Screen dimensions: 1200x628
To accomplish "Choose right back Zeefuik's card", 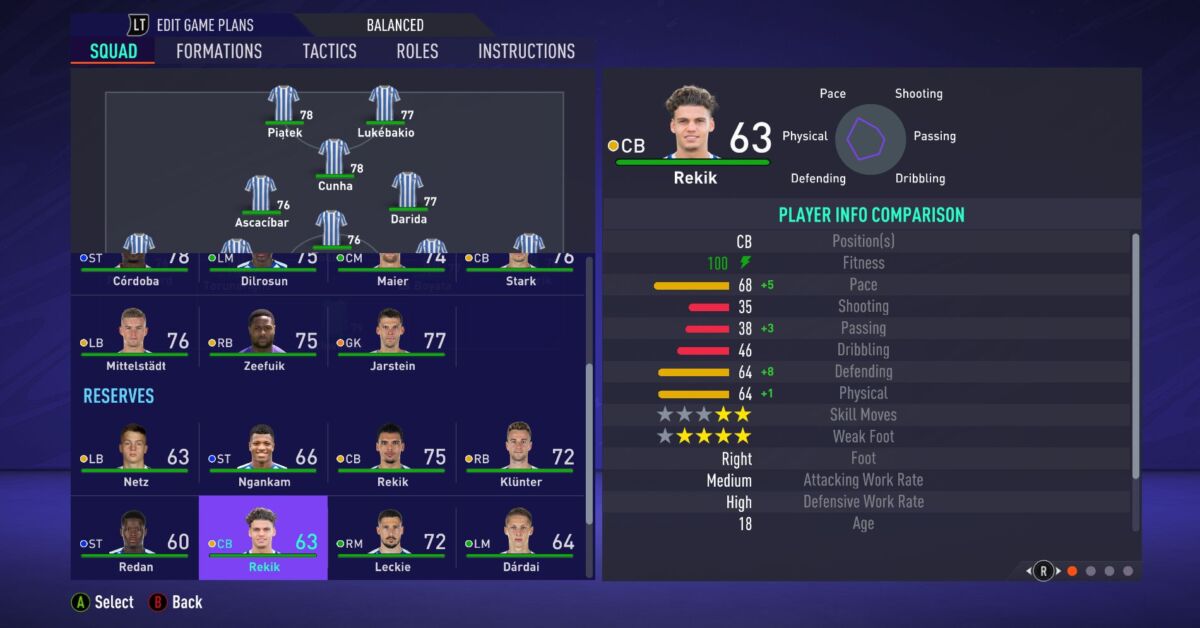I will (x=263, y=338).
